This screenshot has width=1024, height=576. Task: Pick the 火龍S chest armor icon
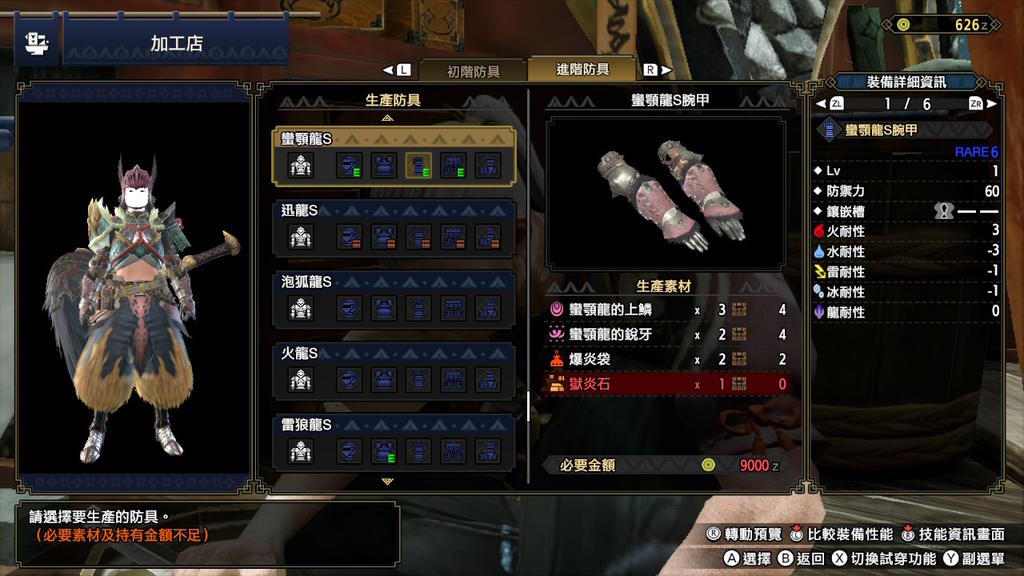pyautogui.click(x=384, y=379)
